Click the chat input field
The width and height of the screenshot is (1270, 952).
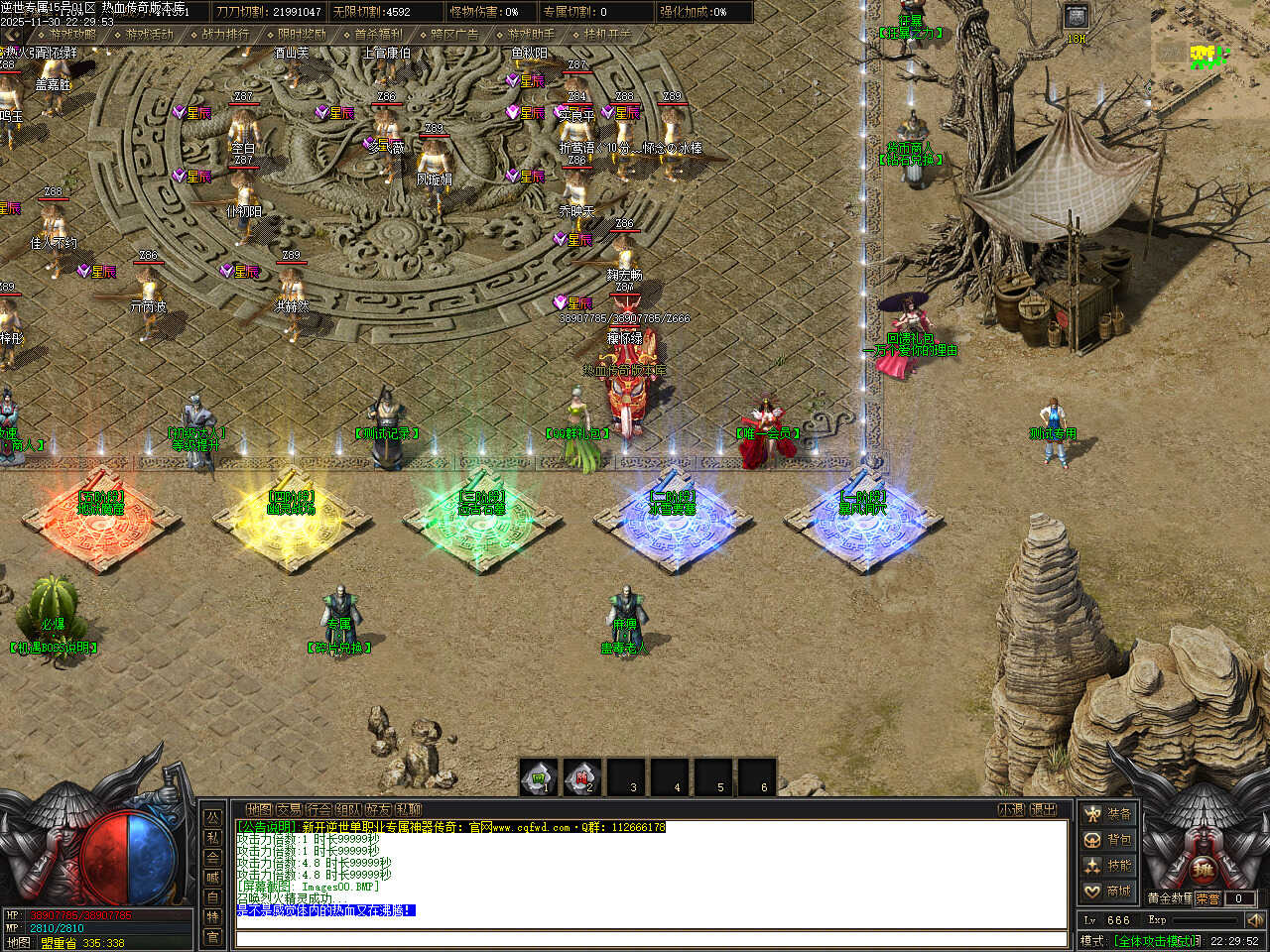650,938
